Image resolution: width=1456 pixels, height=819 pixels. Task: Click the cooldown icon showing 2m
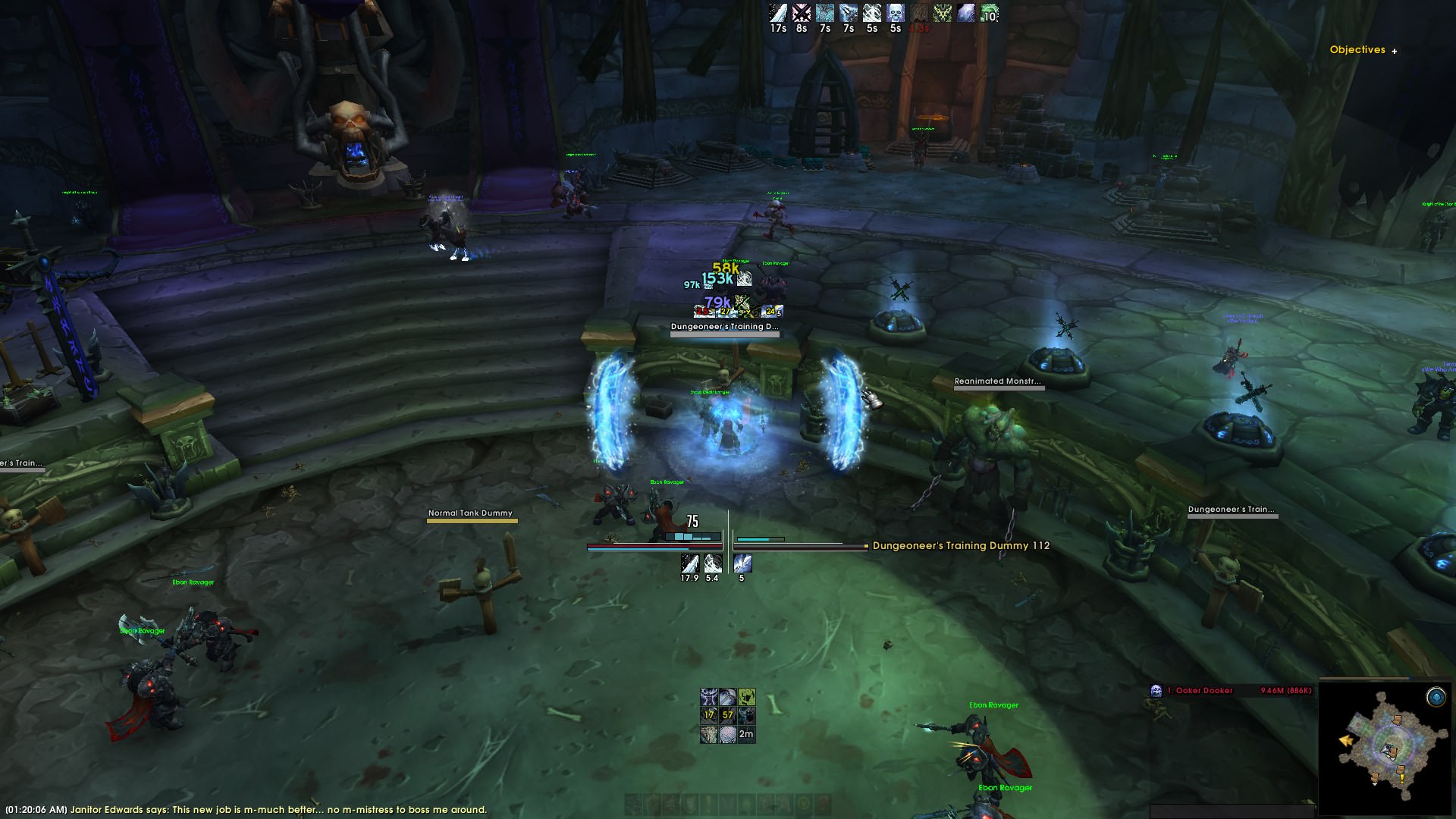[x=746, y=733]
